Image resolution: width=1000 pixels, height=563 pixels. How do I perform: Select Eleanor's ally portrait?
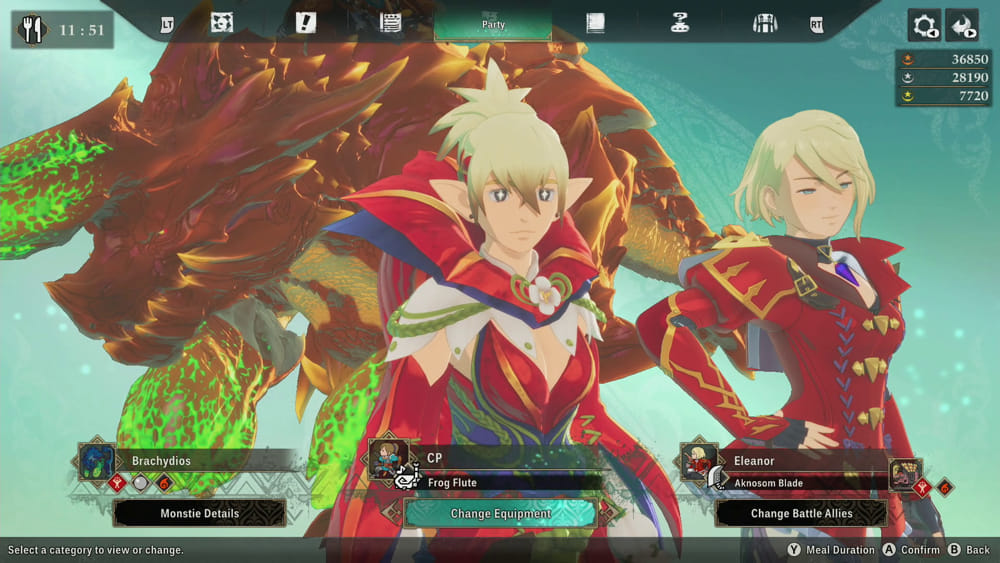tap(699, 461)
